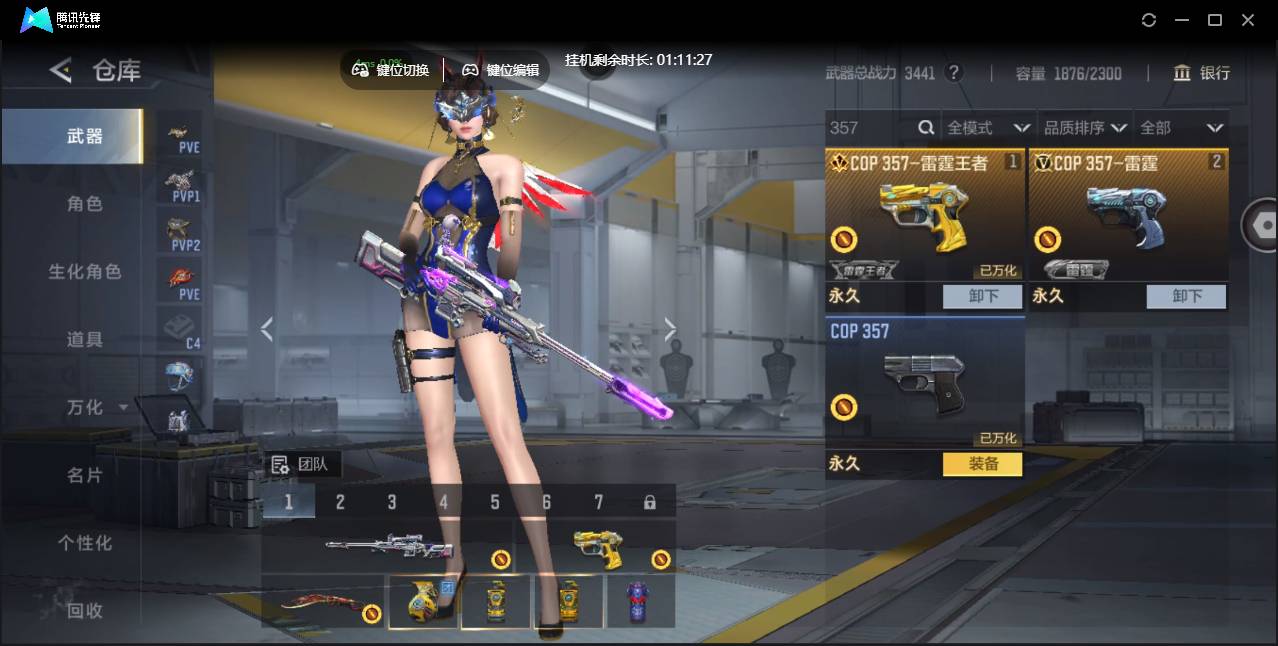Switch to the 个性化 personalization tab
1278x646 pixels.
(x=85, y=543)
